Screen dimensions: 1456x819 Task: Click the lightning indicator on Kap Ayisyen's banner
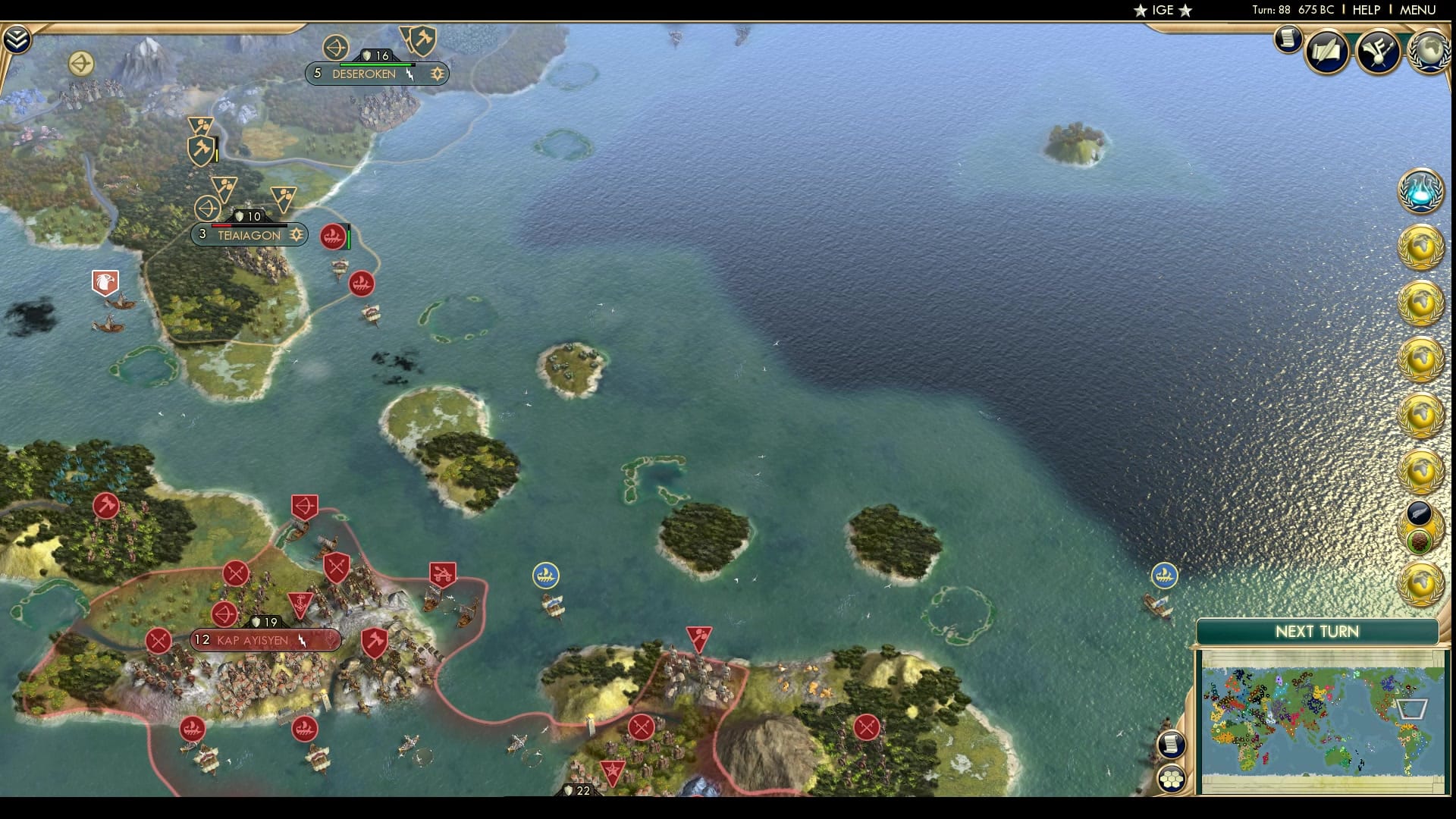[301, 641]
